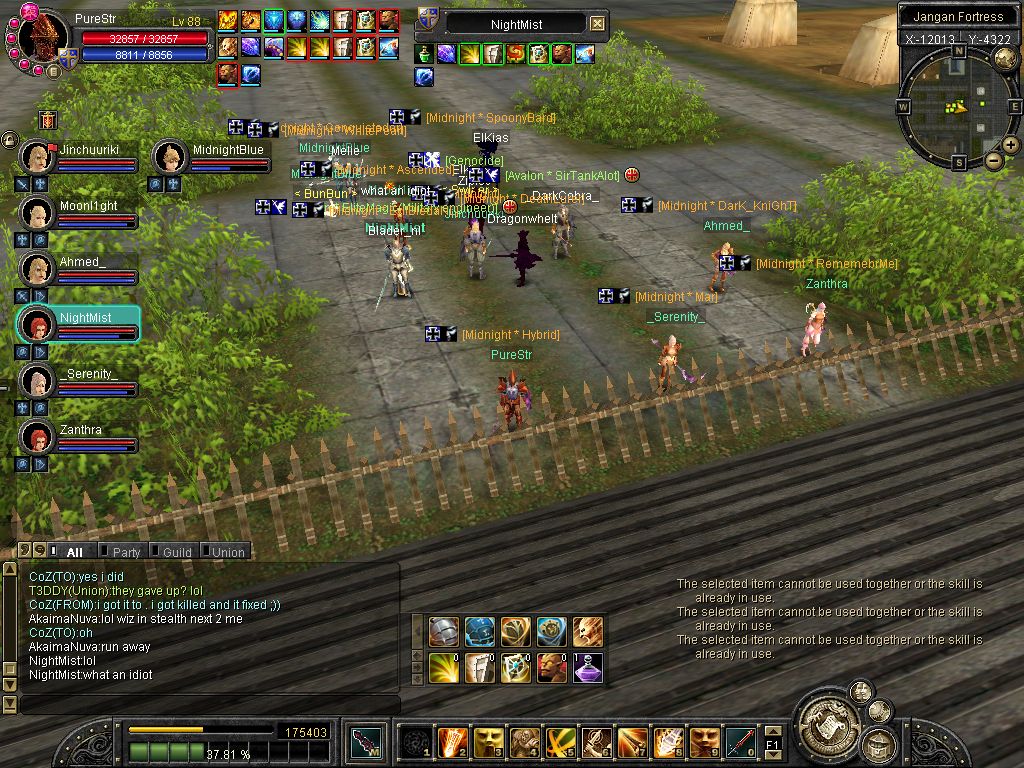Select the All chat tab
Screen dimensions: 1024x768
point(74,552)
